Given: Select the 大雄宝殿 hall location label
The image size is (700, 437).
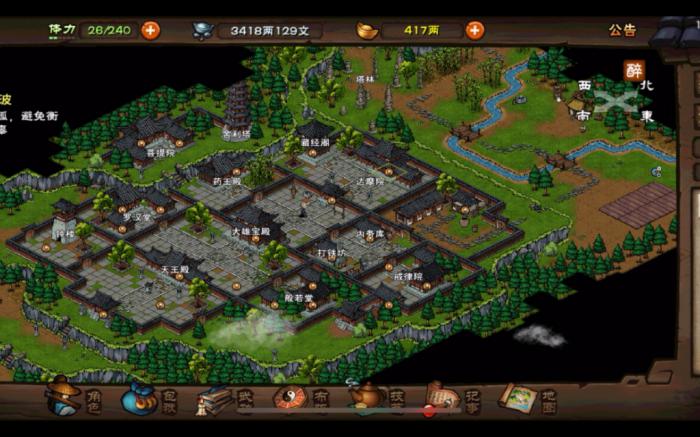Looking at the screenshot, I should point(248,231).
